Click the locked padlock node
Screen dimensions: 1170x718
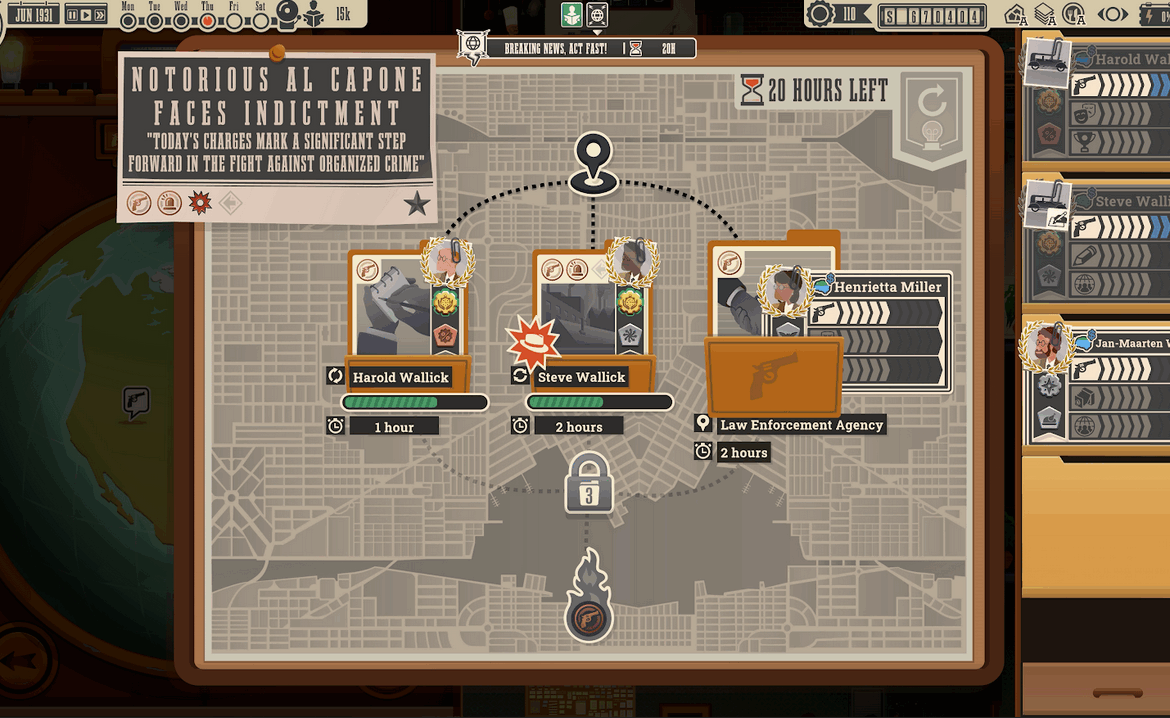coord(589,485)
